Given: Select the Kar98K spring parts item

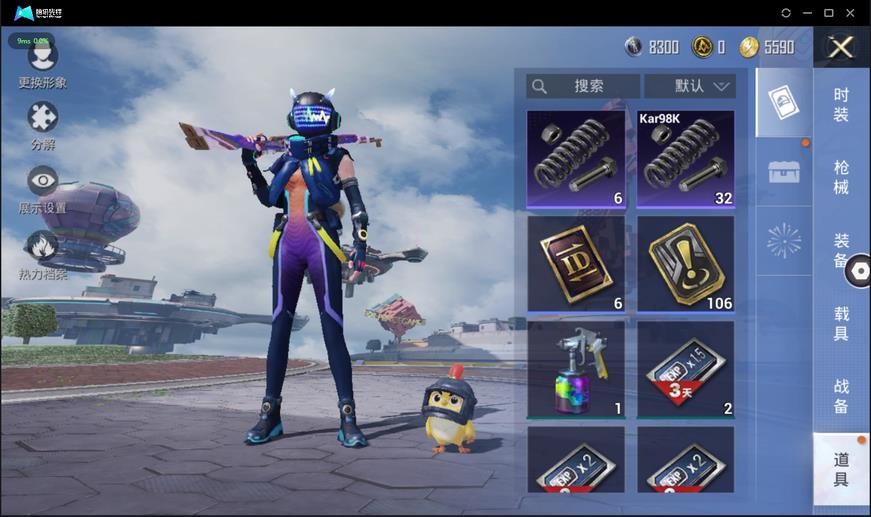Looking at the screenshot, I should [686, 158].
